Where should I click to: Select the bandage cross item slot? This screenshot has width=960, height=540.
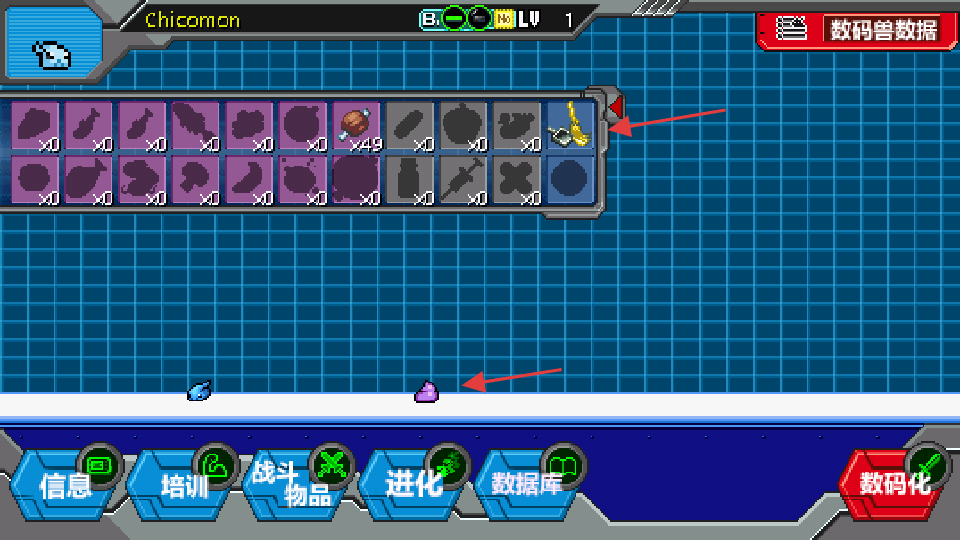(517, 180)
